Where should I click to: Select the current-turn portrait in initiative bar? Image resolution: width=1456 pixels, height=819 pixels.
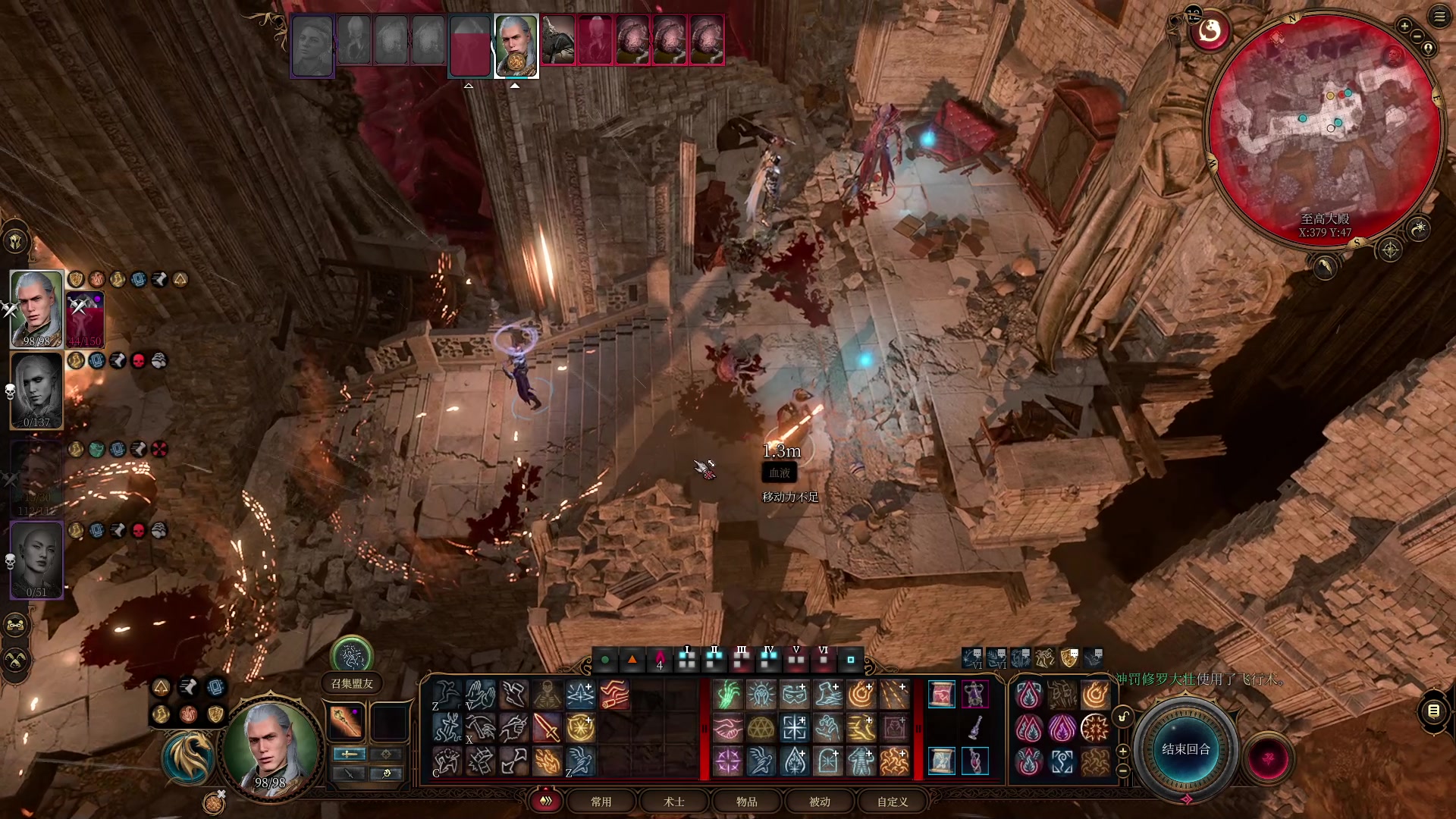coord(516,45)
